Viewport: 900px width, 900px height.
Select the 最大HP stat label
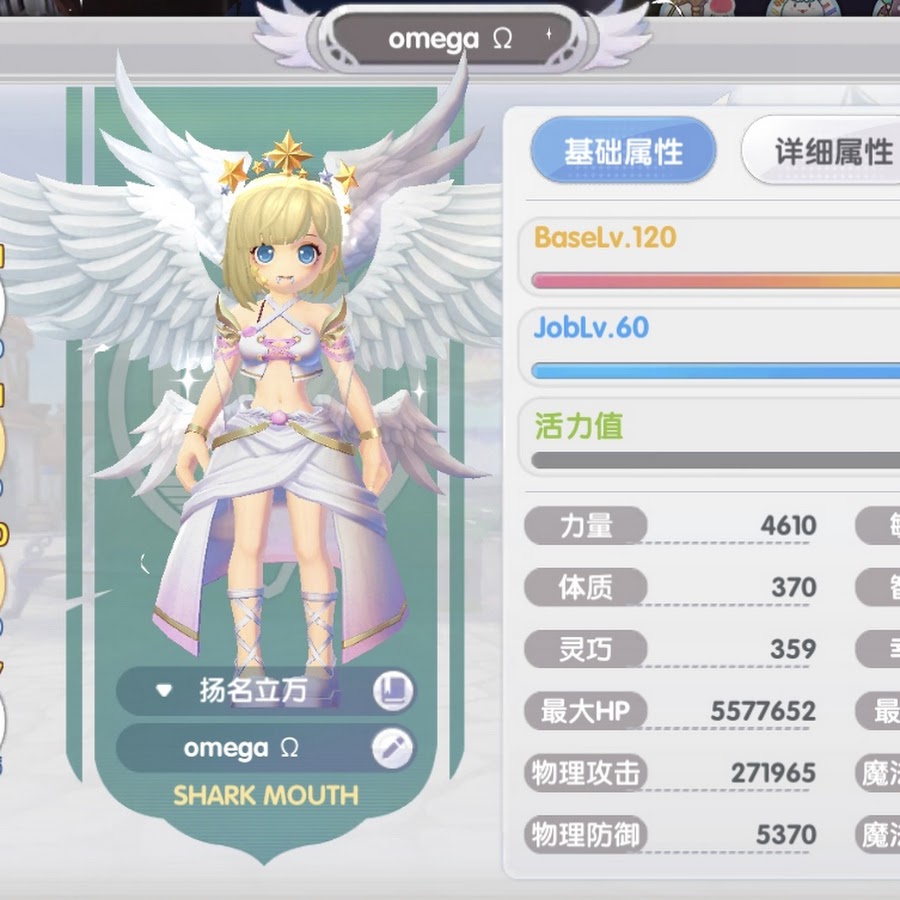click(x=586, y=712)
